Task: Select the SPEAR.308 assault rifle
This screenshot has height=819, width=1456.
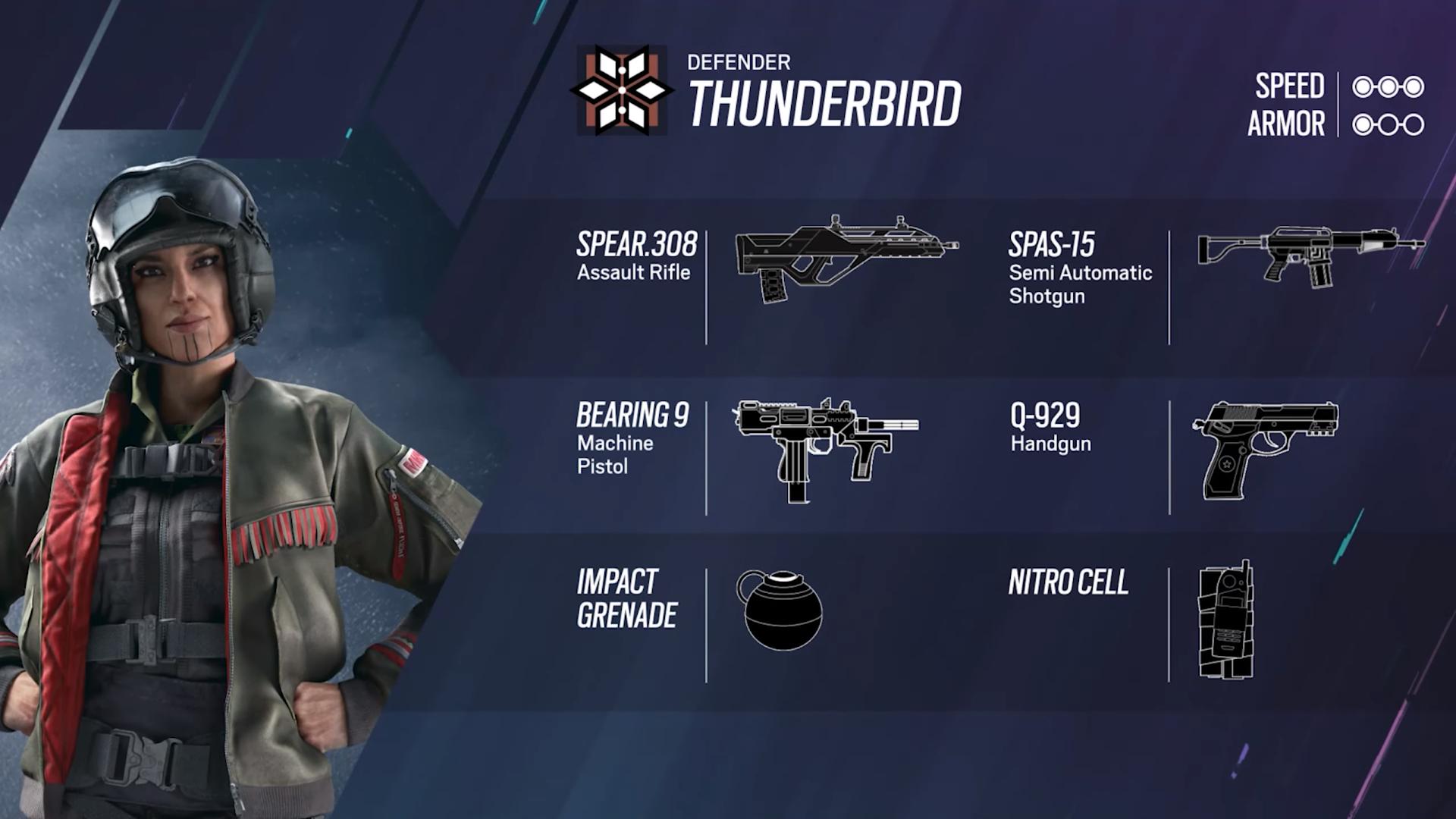Action: pyautogui.click(x=846, y=258)
